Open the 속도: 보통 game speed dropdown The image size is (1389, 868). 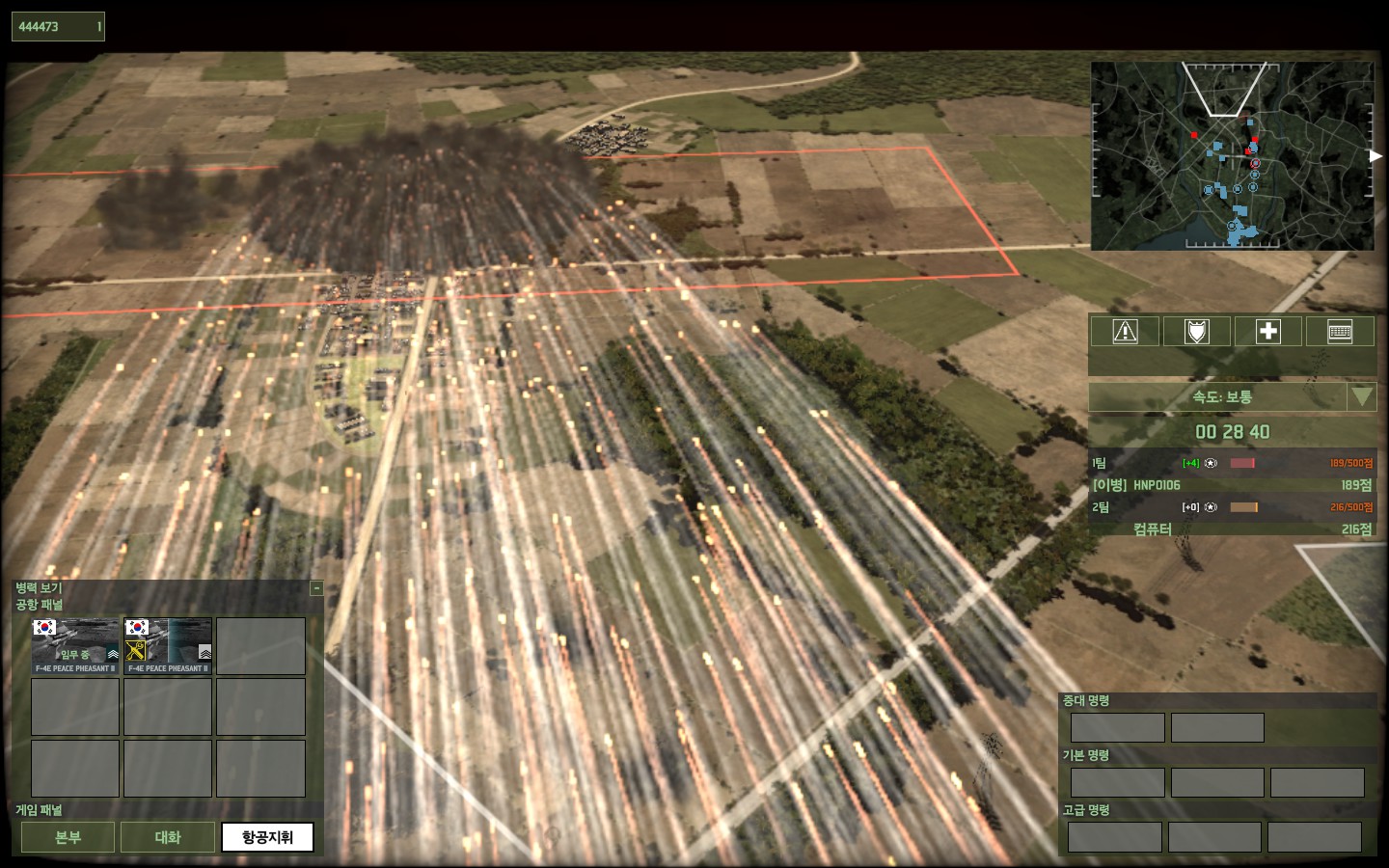(1361, 396)
